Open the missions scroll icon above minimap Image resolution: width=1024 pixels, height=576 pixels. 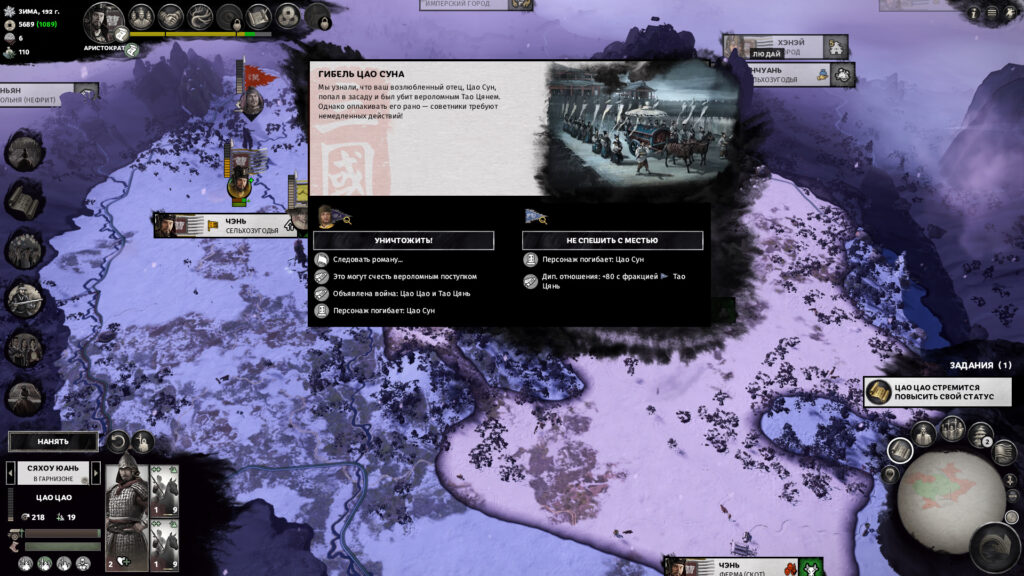click(x=899, y=450)
